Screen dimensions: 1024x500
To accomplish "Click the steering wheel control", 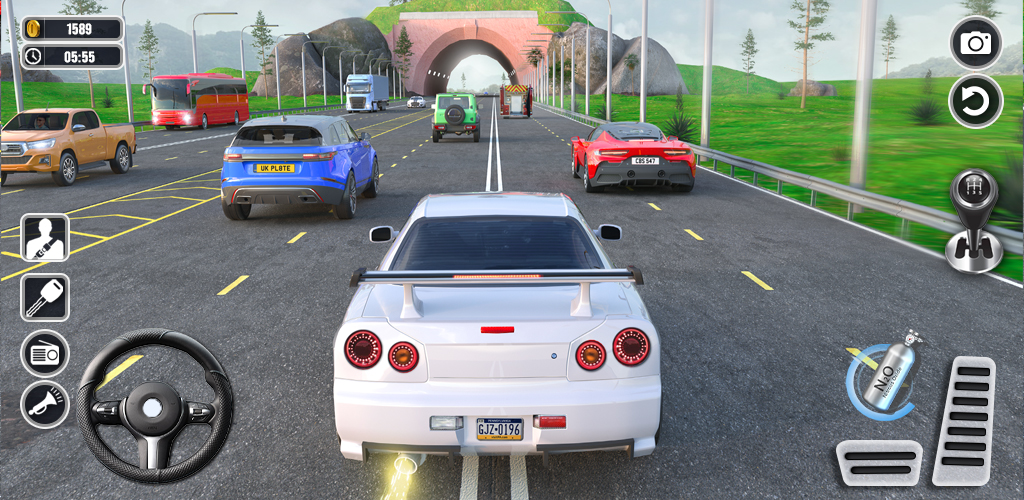I will pyautogui.click(x=154, y=406).
